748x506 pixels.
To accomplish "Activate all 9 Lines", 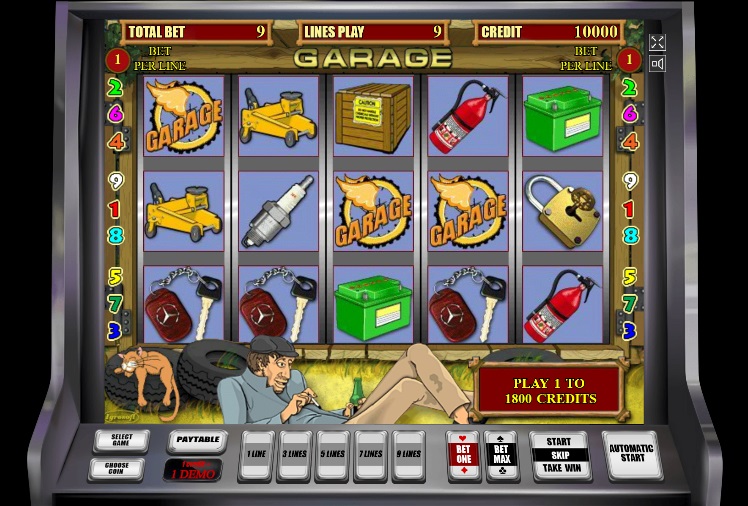I will pos(408,455).
